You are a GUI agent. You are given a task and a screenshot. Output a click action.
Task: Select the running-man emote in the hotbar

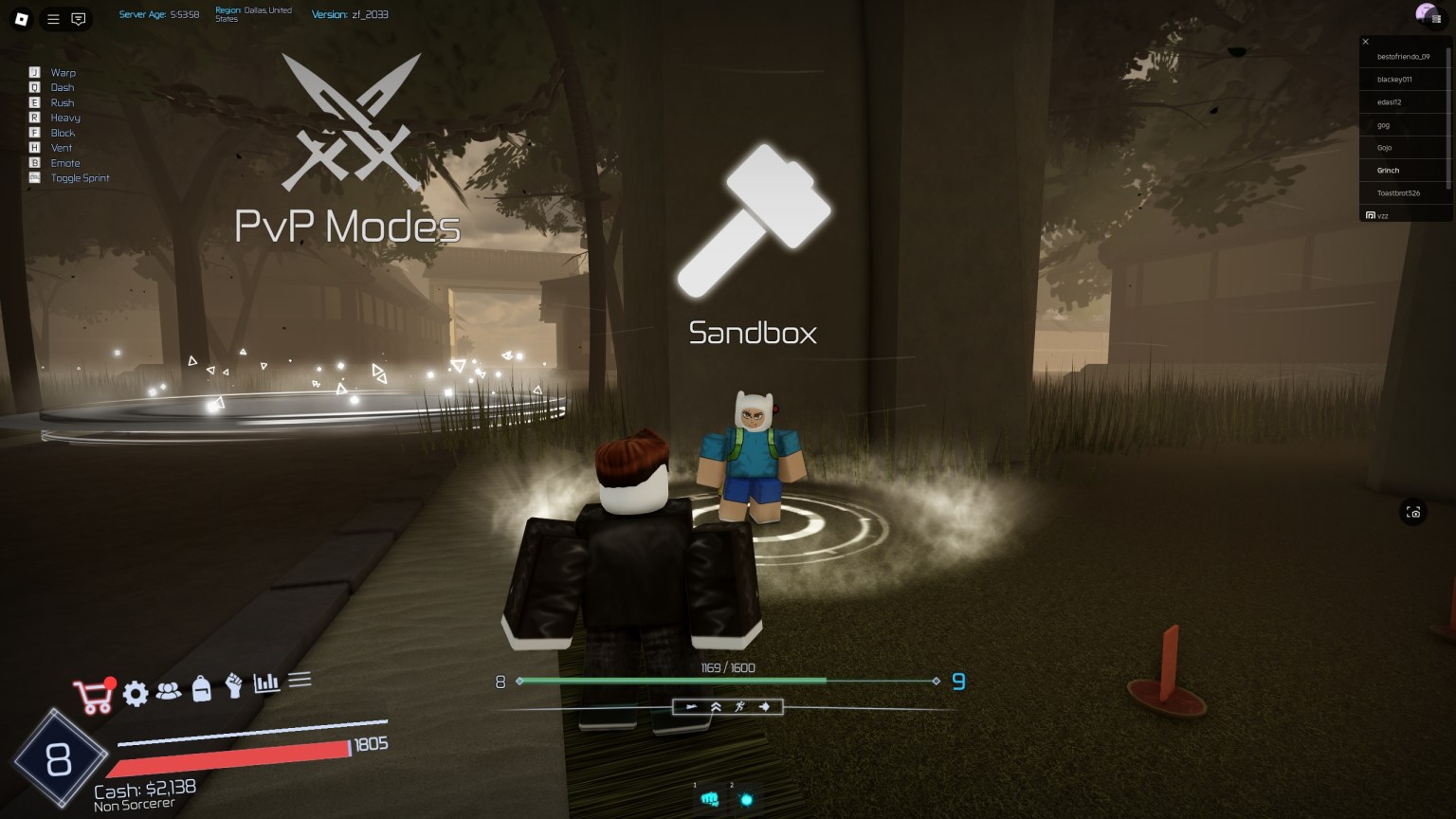(x=741, y=706)
